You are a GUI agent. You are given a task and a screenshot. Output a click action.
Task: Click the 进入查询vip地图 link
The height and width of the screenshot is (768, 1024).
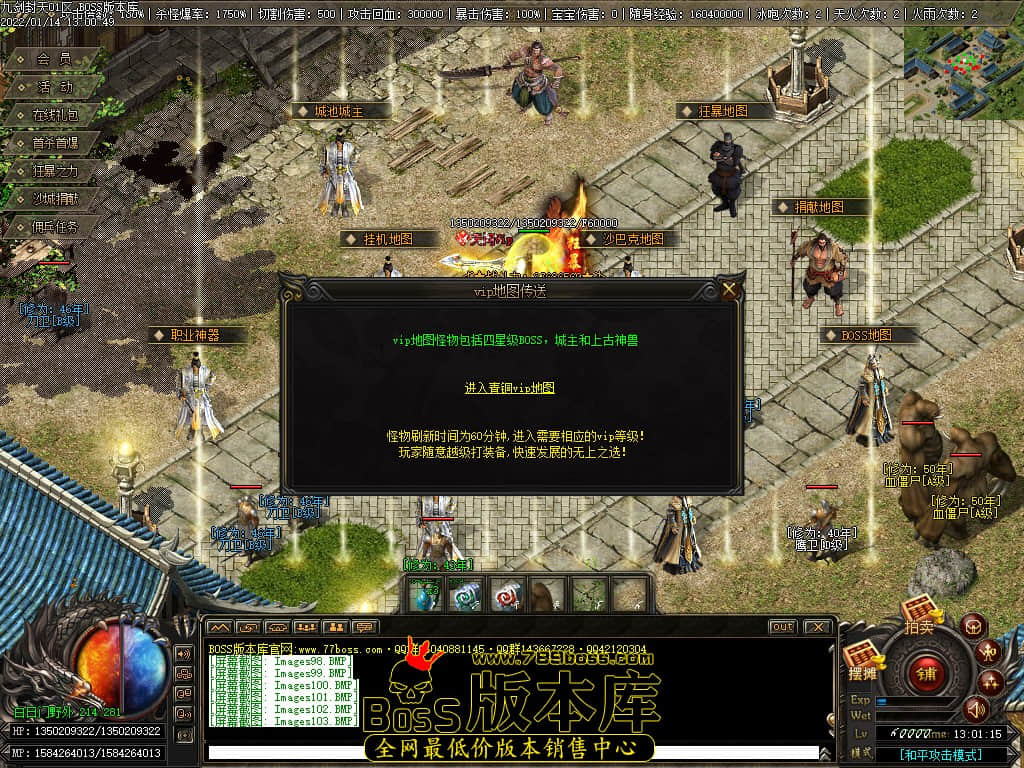point(509,388)
